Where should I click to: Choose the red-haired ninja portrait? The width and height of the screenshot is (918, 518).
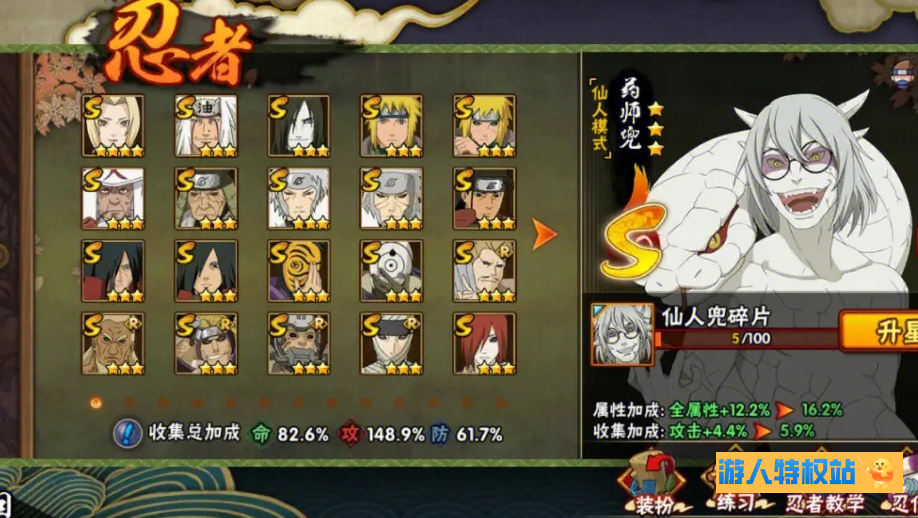[484, 343]
